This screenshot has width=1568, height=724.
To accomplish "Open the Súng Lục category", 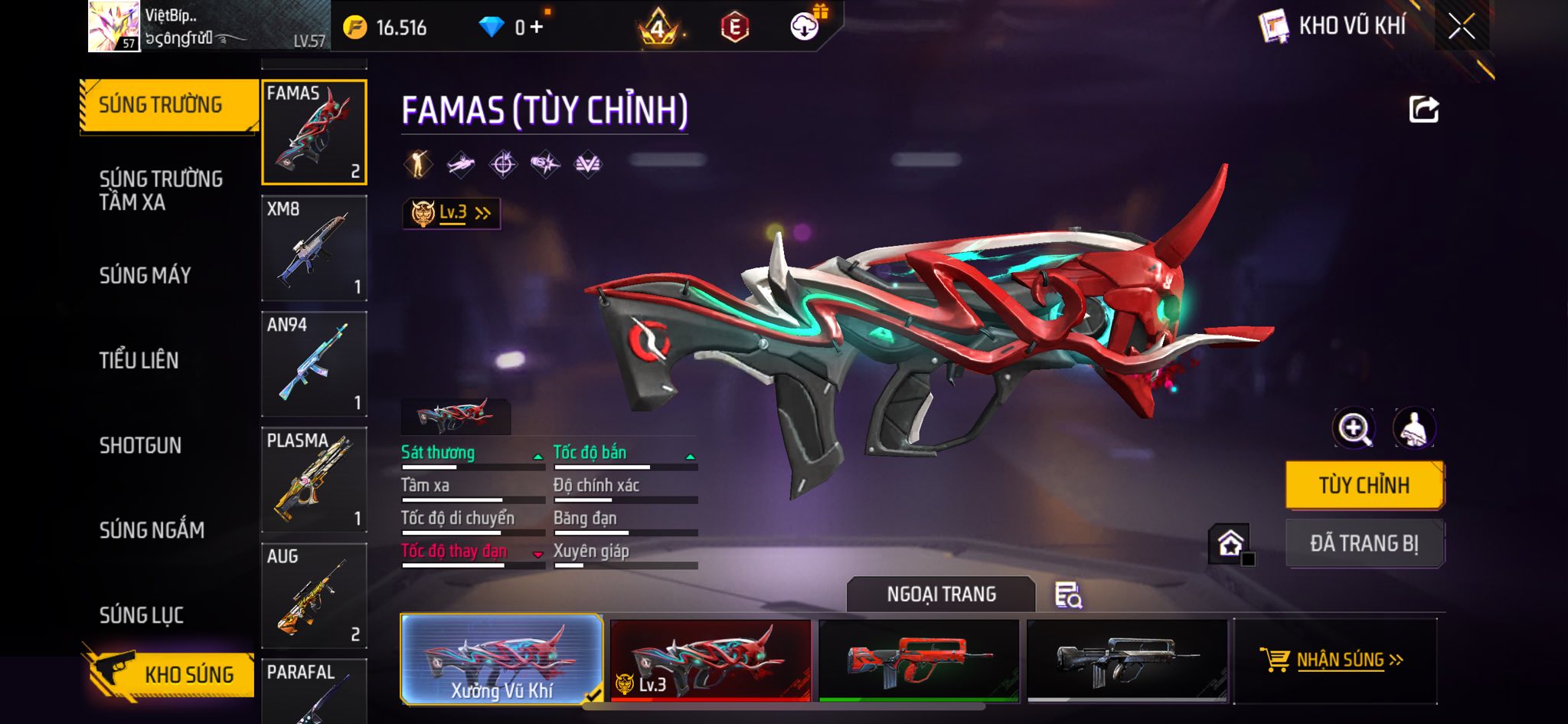I will pos(142,614).
